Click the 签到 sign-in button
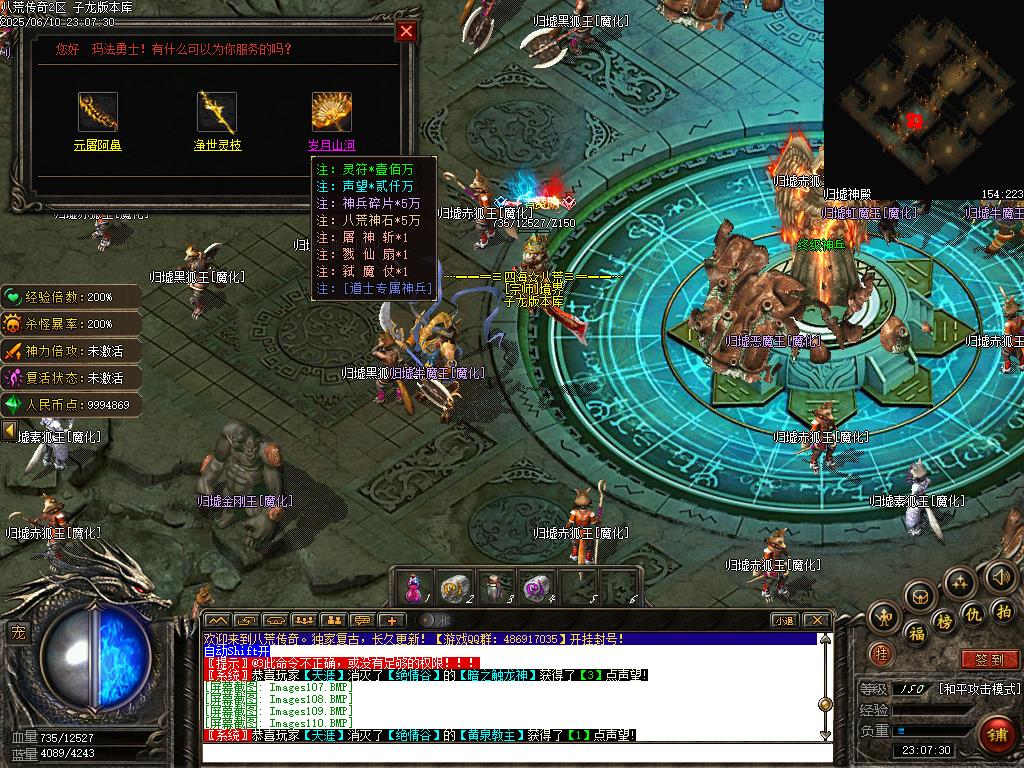This screenshot has width=1024, height=768. [x=988, y=660]
